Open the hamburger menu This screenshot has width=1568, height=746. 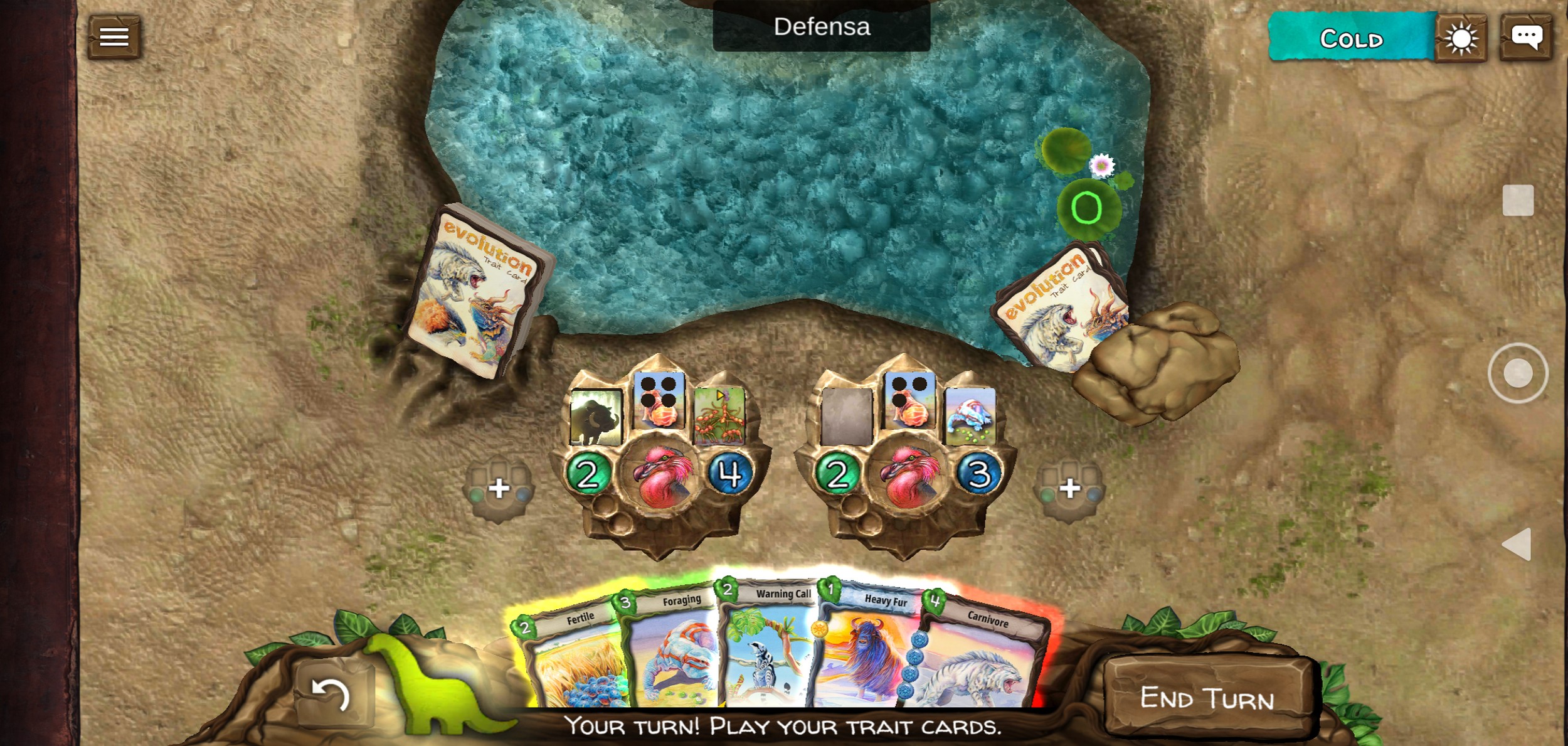[114, 37]
